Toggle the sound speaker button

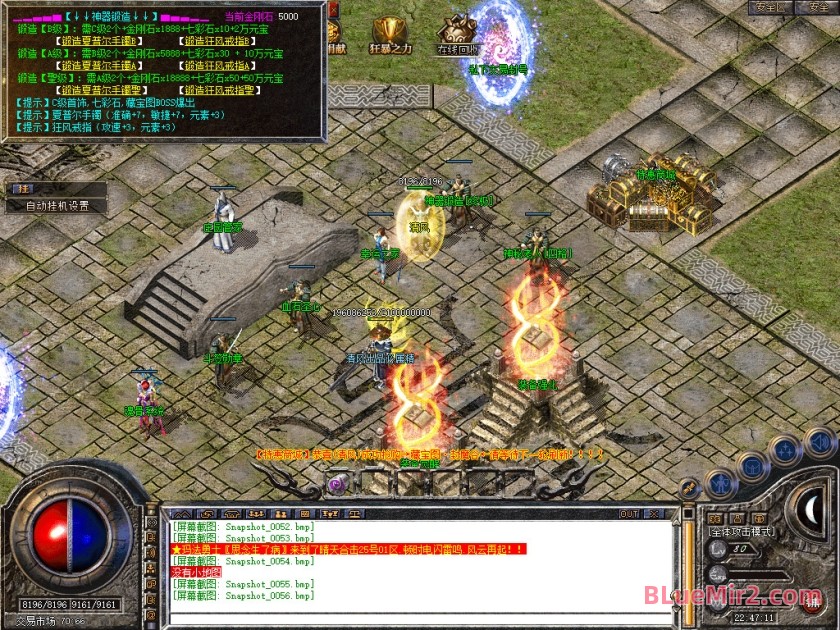[819, 441]
